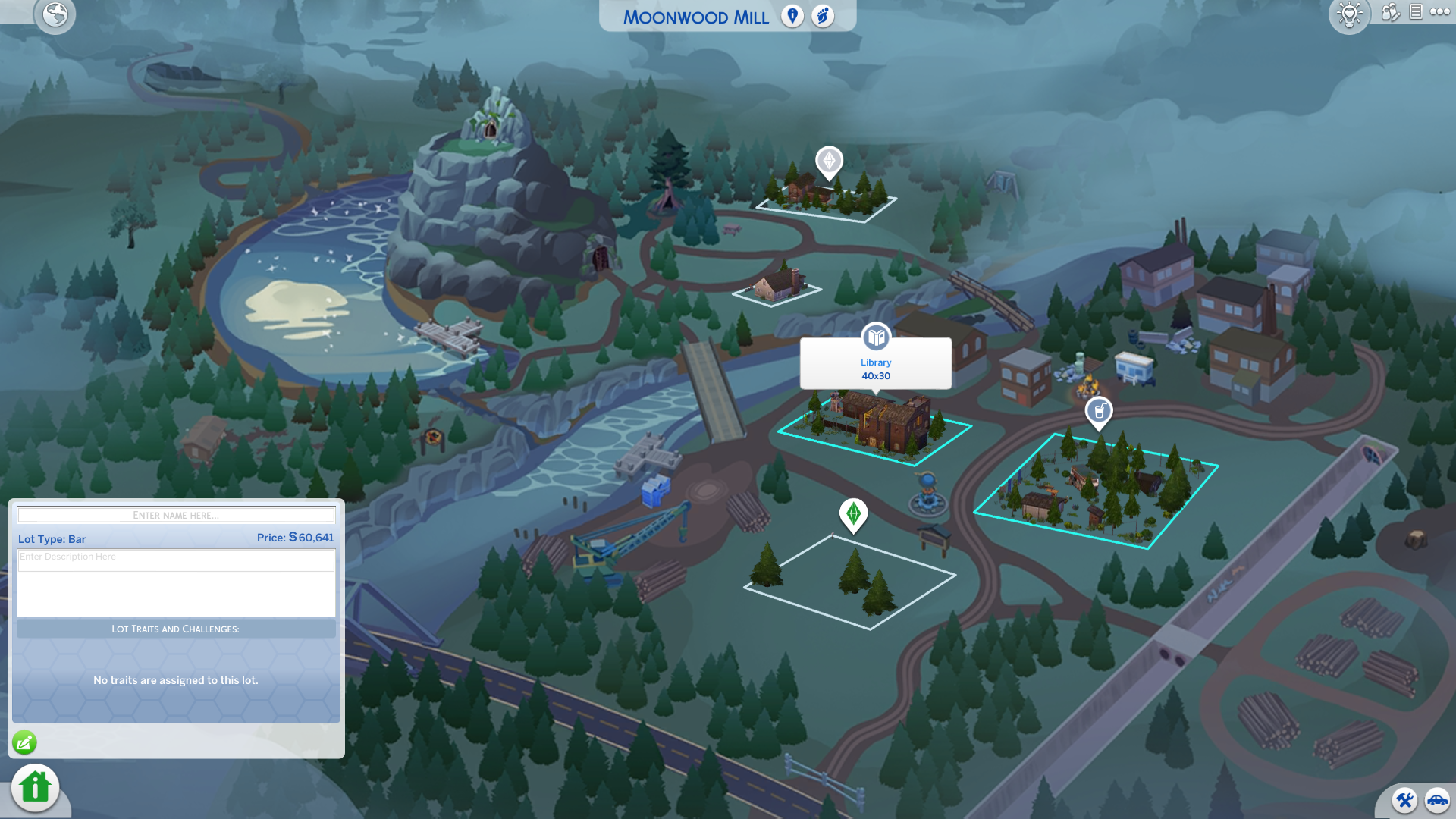Screen dimensions: 1456x819
Task: Enter build mode via hammer-wrench button
Action: point(1404,800)
